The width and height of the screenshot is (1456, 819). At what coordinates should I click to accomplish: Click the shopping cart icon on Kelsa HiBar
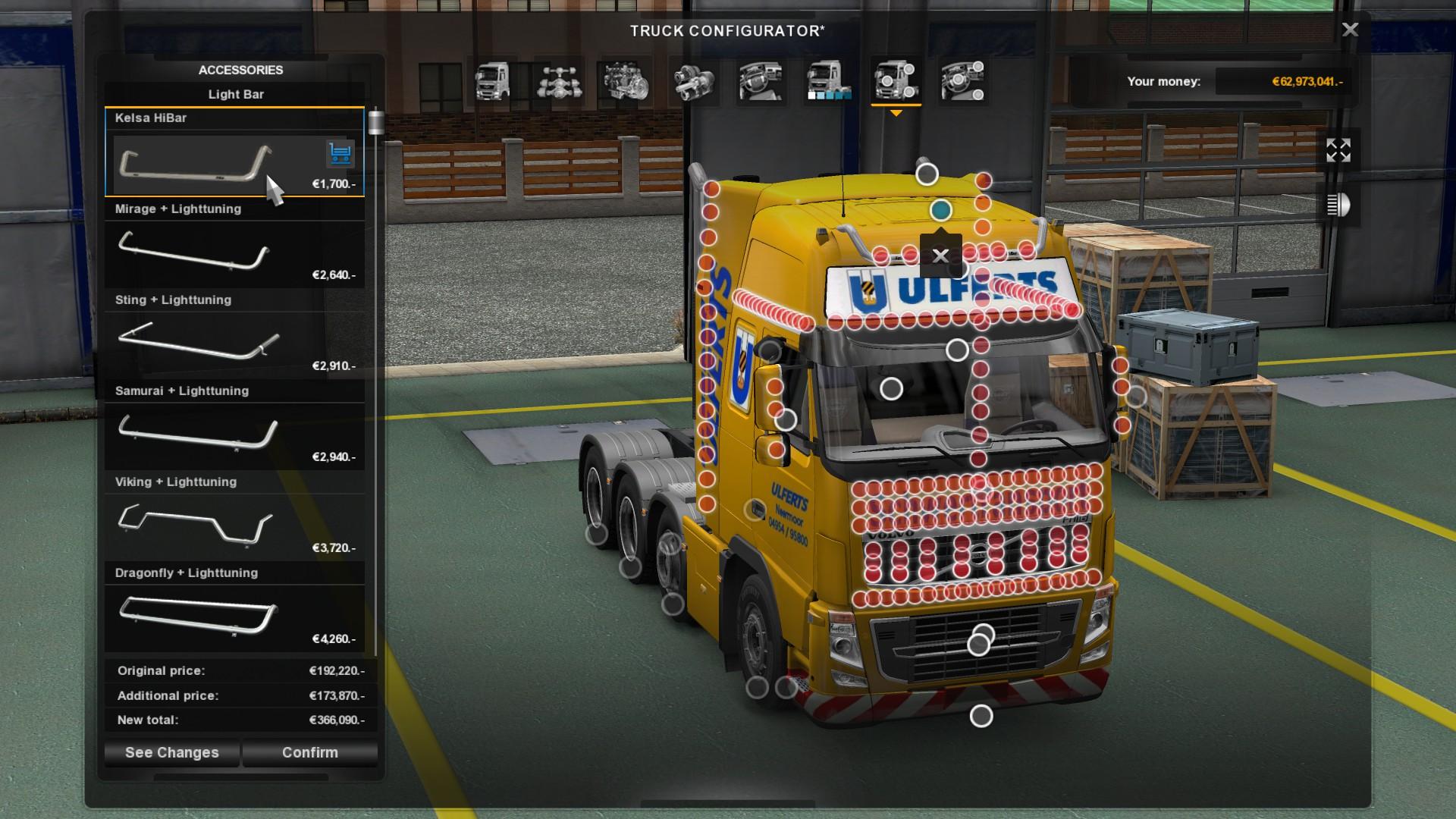tap(340, 153)
